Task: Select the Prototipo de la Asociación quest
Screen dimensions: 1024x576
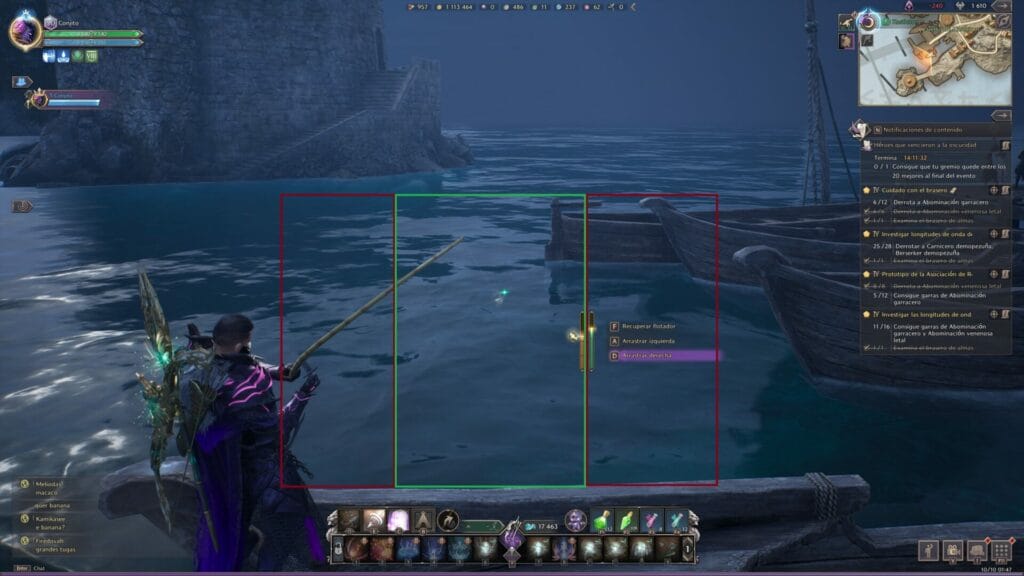Action: click(x=920, y=273)
